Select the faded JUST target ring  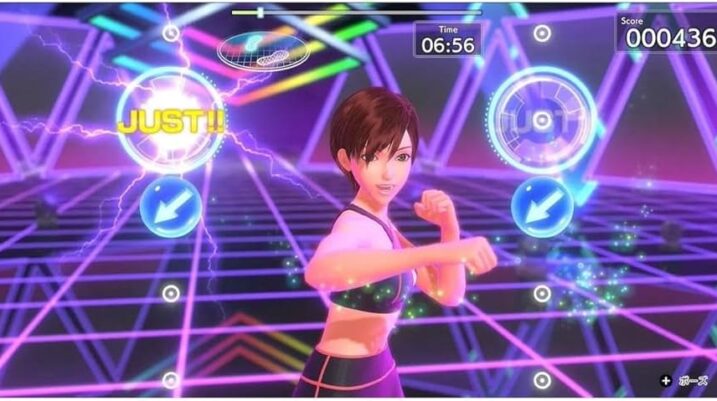click(542, 120)
